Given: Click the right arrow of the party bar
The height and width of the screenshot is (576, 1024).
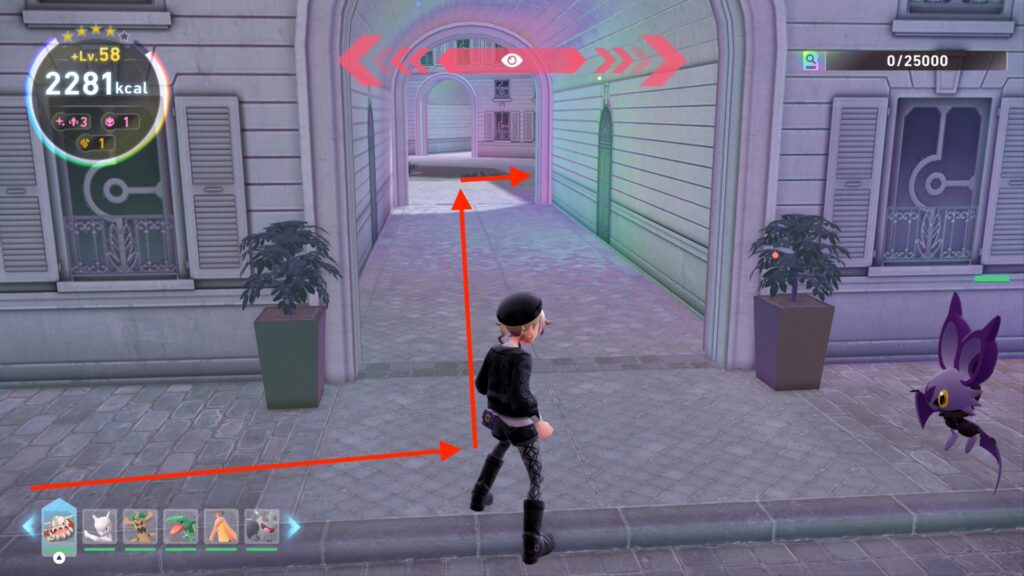Looking at the screenshot, I should pos(293,526).
